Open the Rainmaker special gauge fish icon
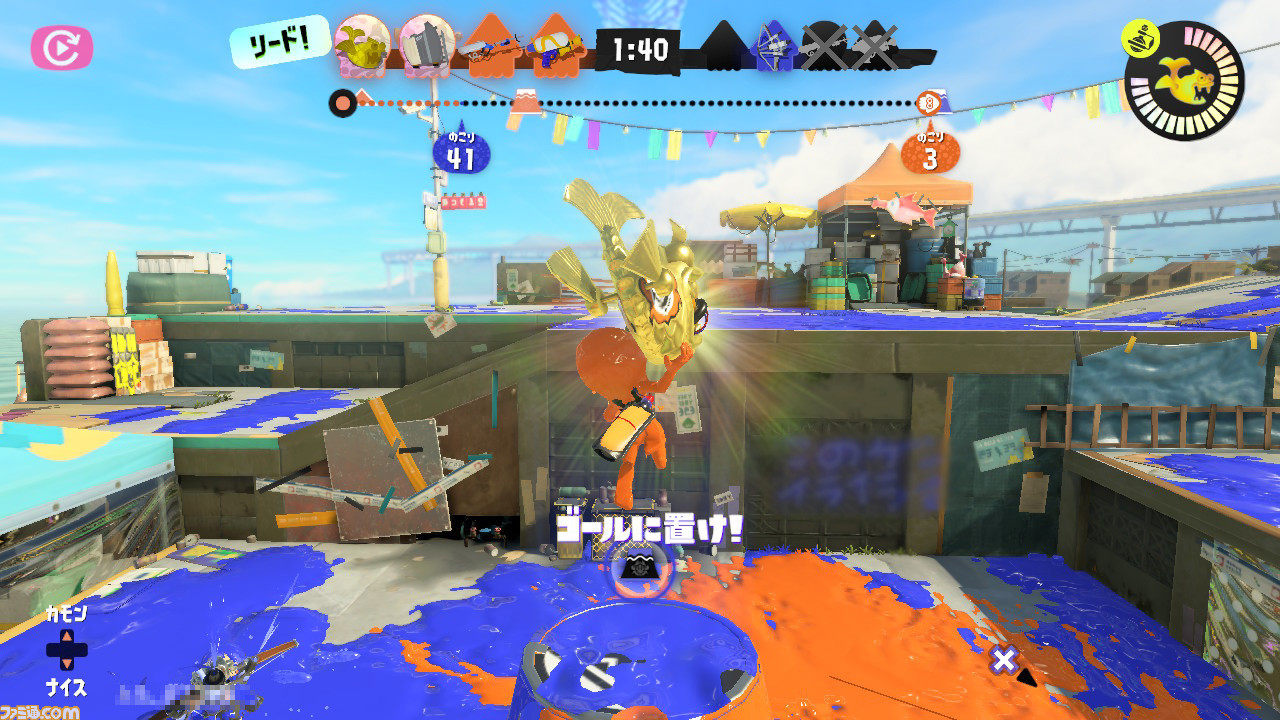Viewport: 1280px width, 720px height. click(x=1186, y=82)
